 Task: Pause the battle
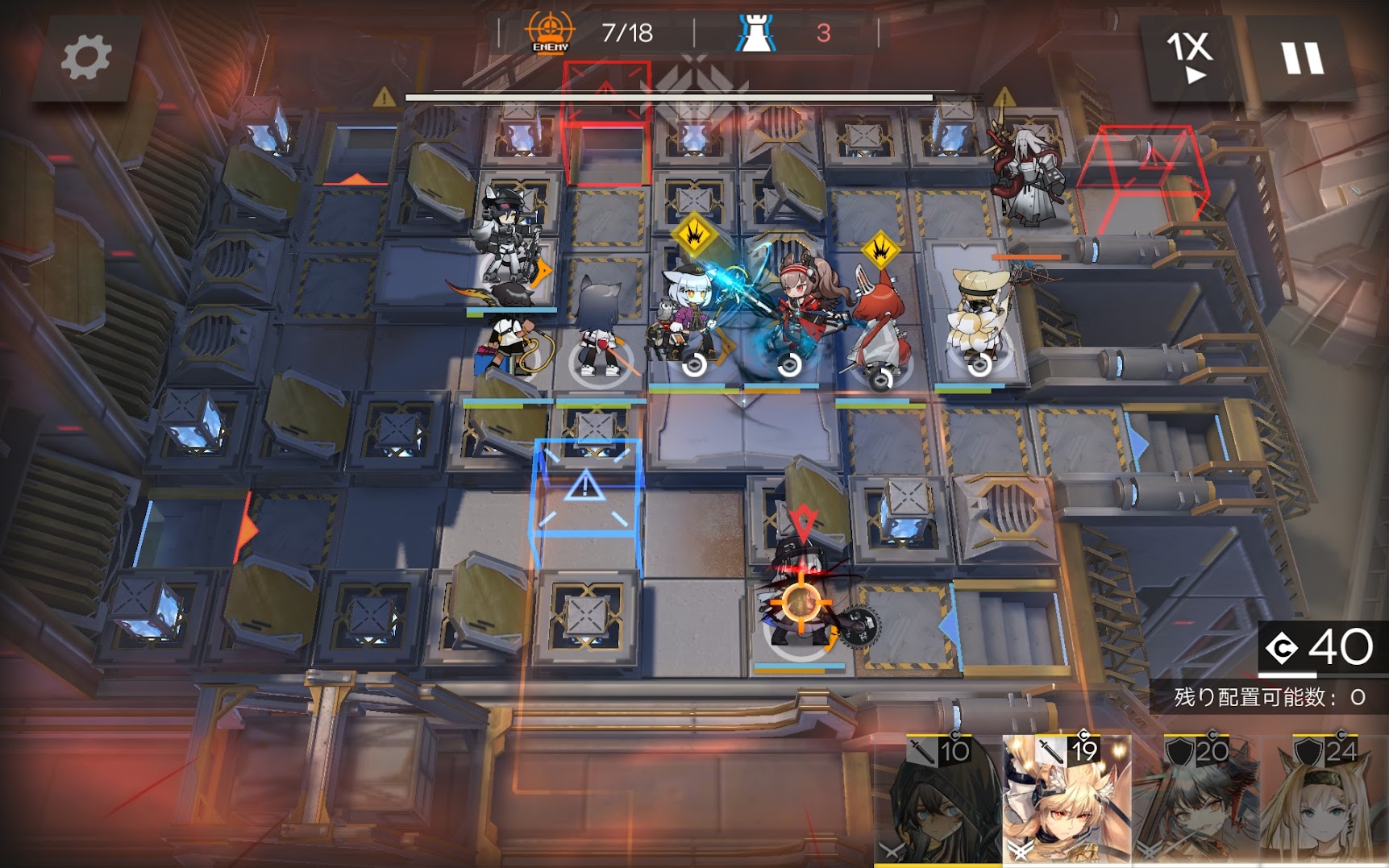click(1302, 59)
